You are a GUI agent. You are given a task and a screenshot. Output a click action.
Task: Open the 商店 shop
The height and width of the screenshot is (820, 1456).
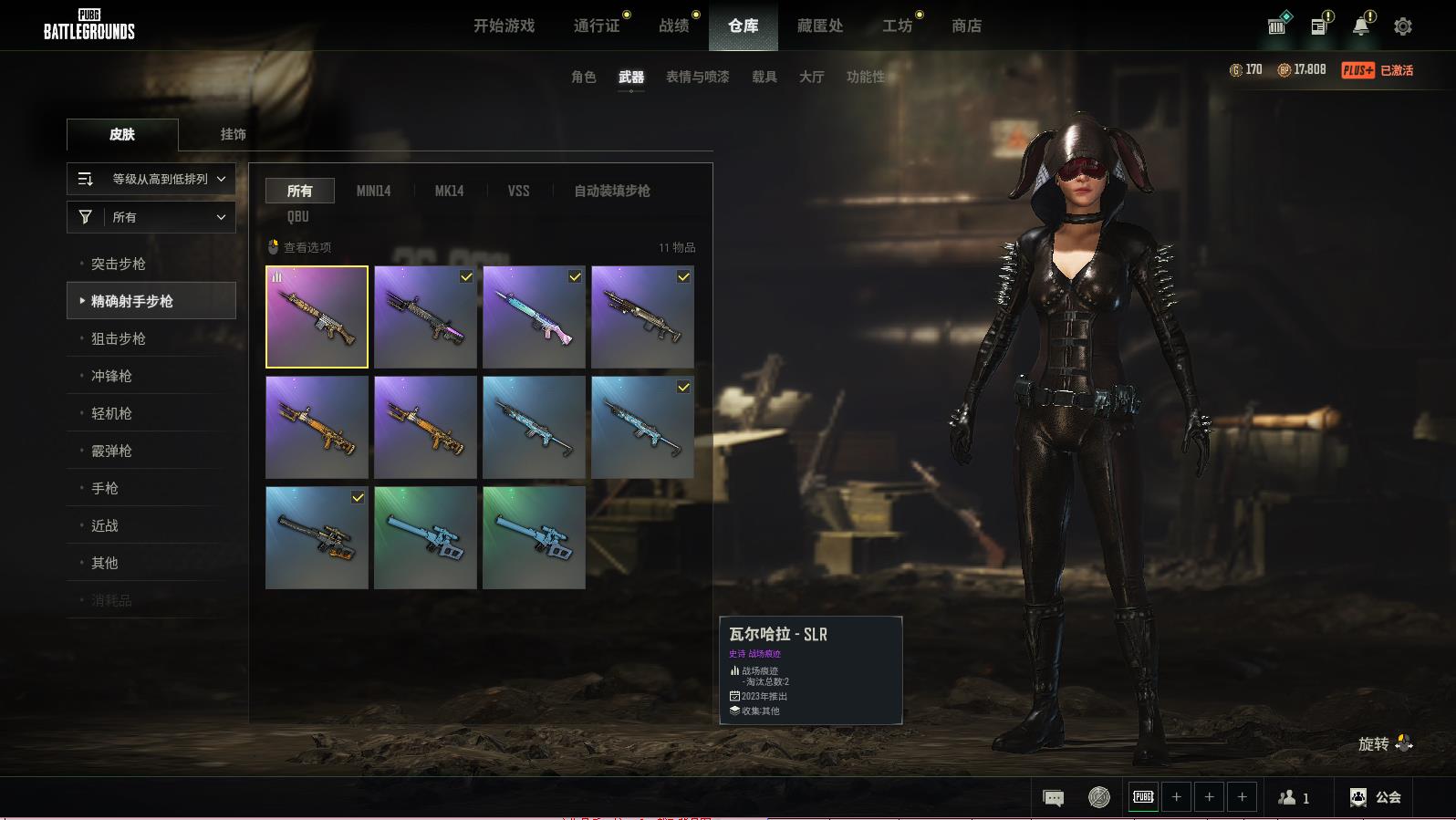coord(966,26)
